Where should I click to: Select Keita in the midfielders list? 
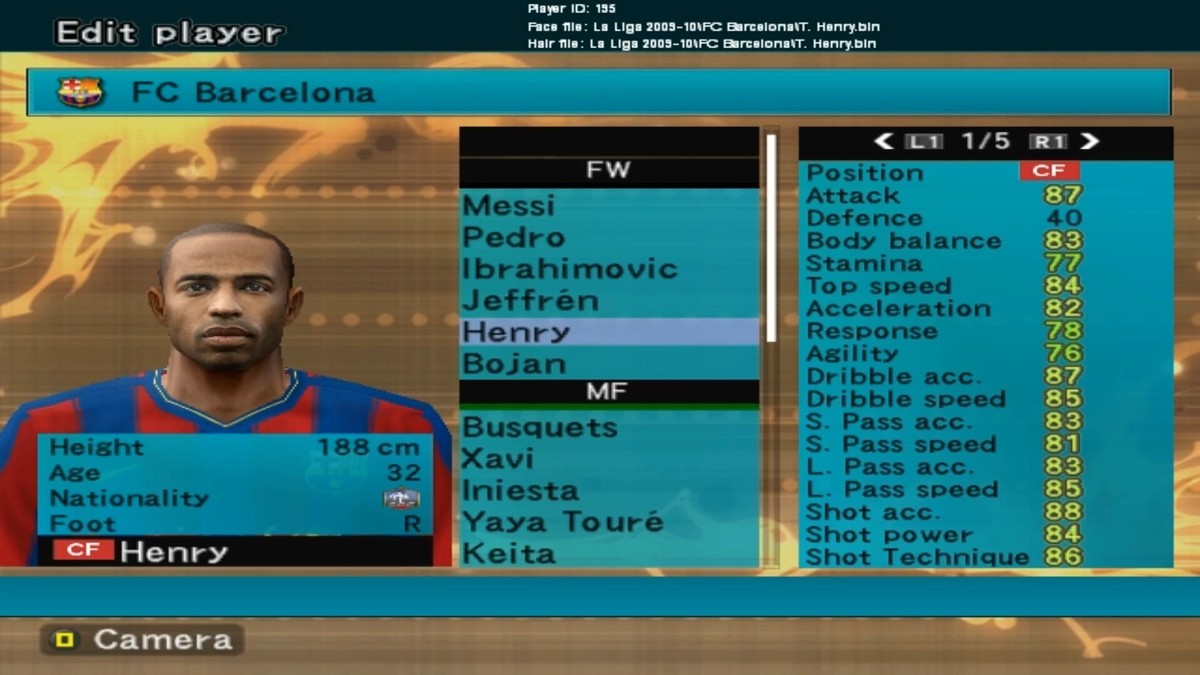pos(608,553)
